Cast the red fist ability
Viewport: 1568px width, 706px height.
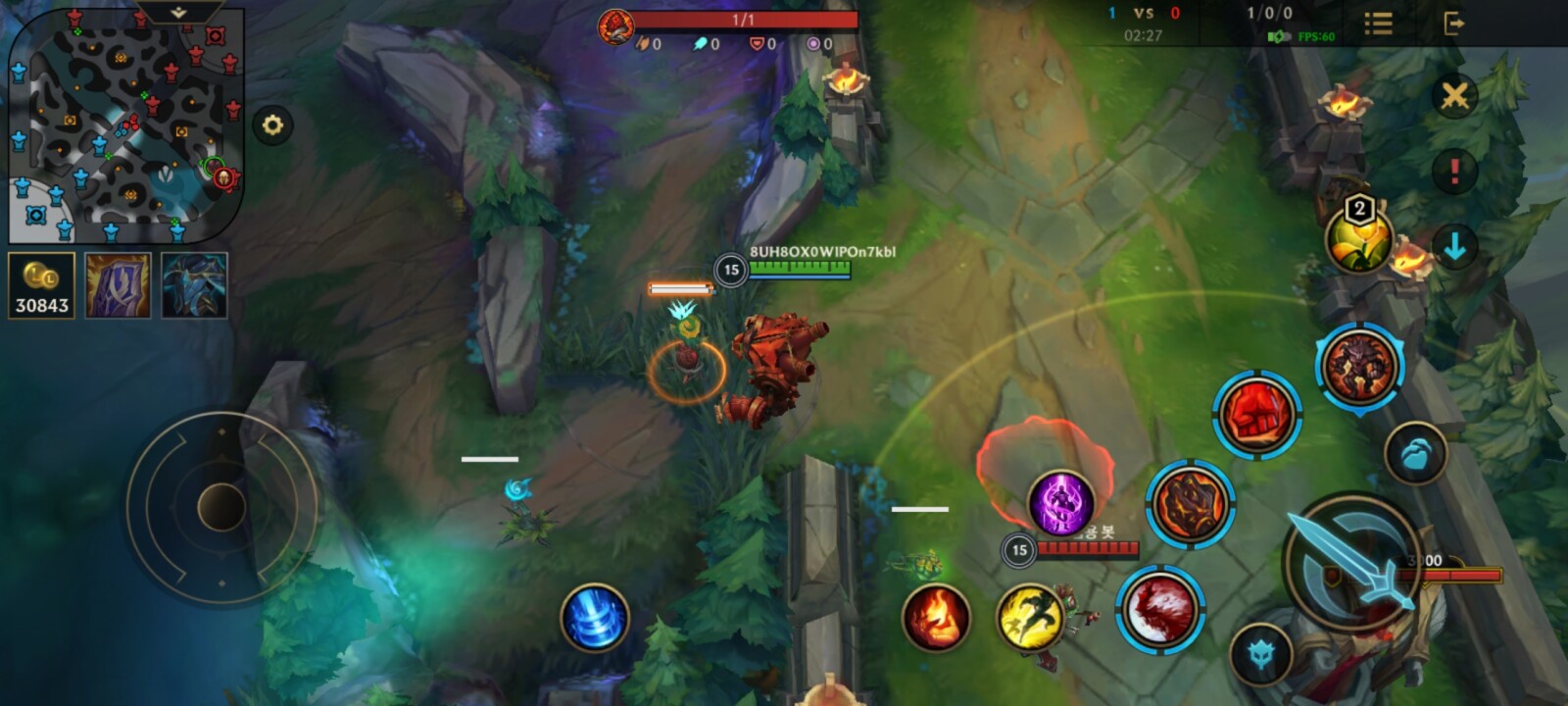tap(1257, 415)
